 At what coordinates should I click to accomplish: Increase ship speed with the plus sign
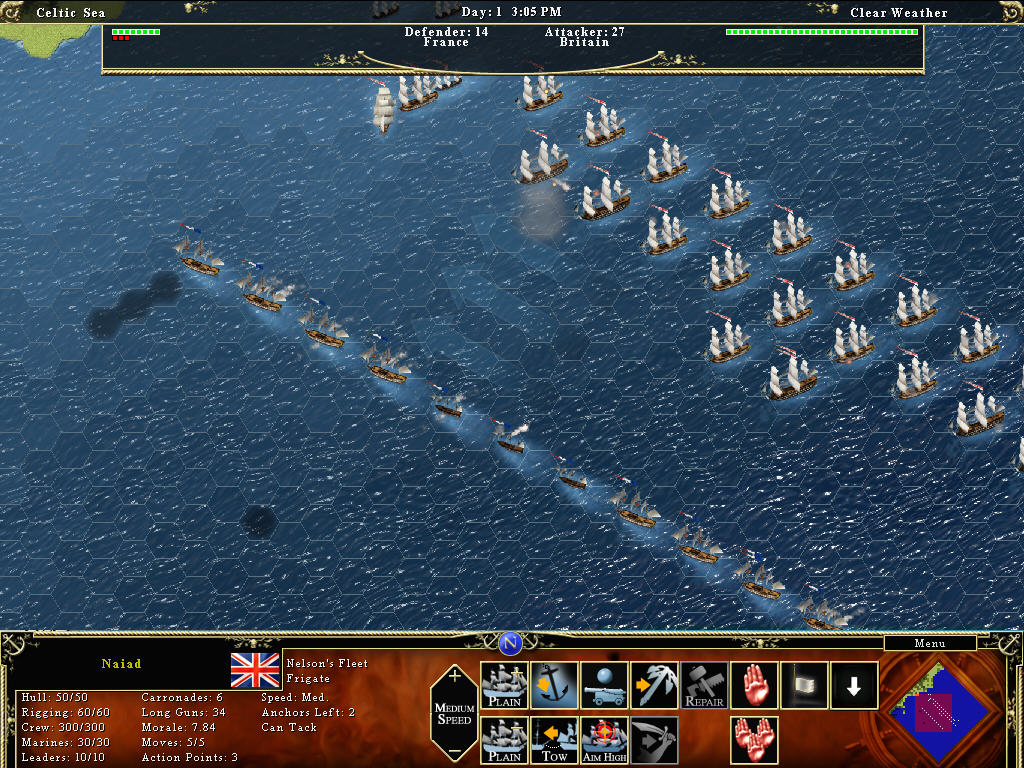pyautogui.click(x=455, y=676)
